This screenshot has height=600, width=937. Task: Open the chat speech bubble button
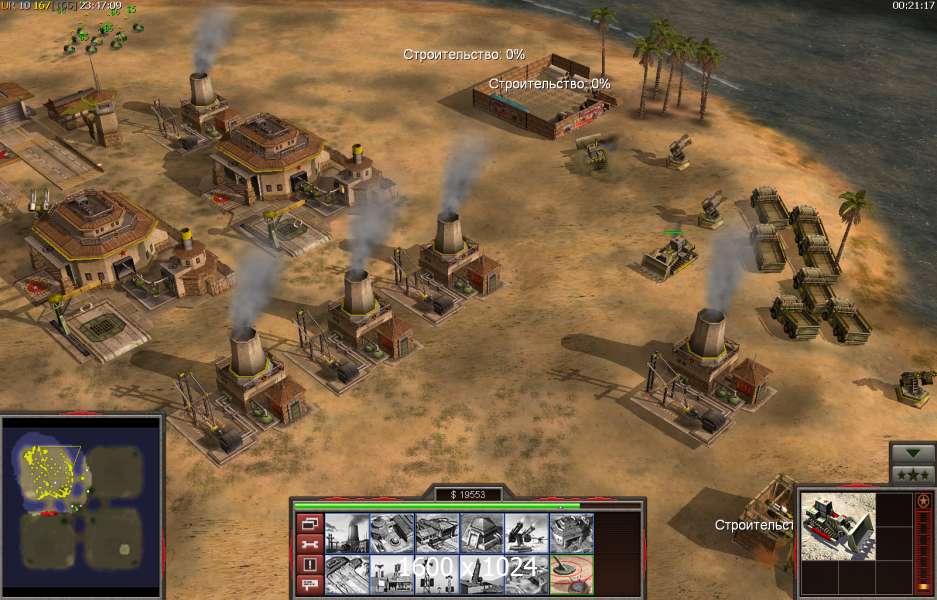309,584
